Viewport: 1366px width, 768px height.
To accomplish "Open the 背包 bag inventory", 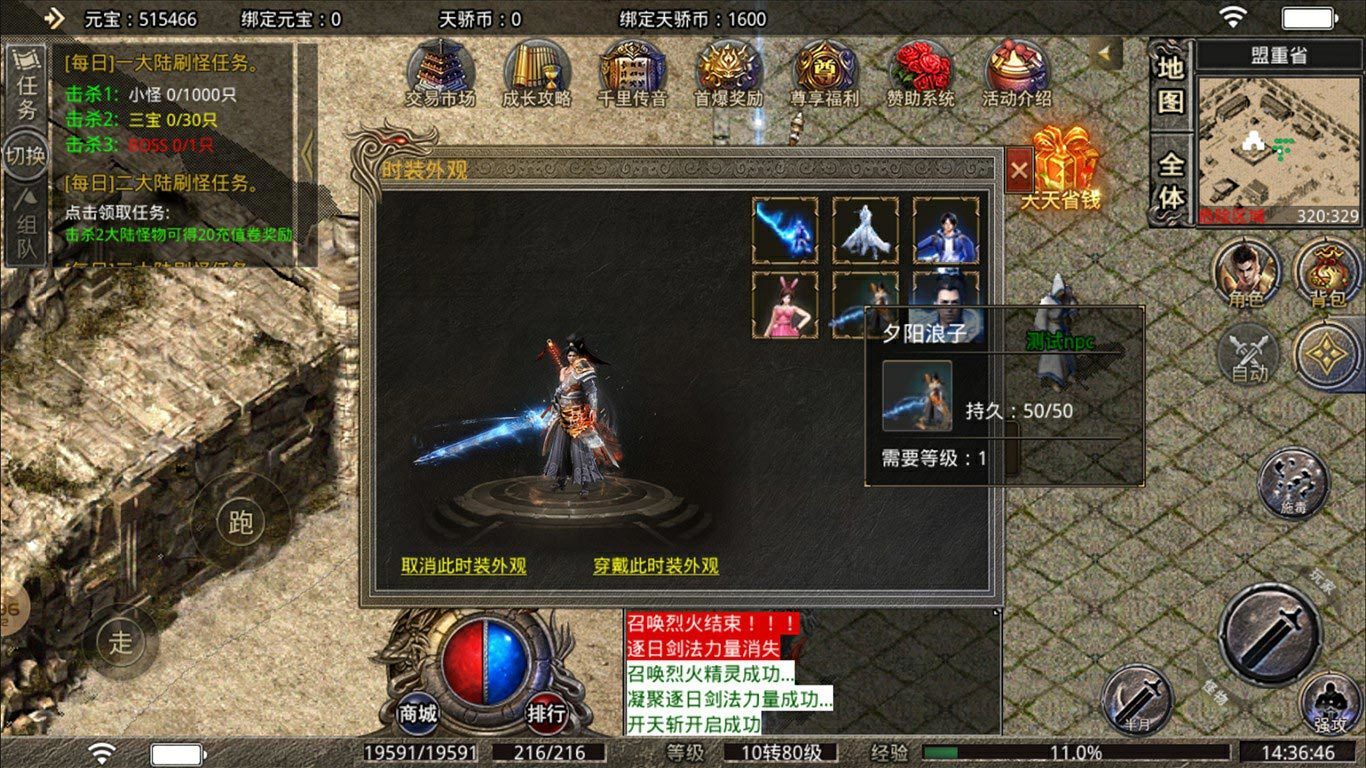I will (1326, 273).
